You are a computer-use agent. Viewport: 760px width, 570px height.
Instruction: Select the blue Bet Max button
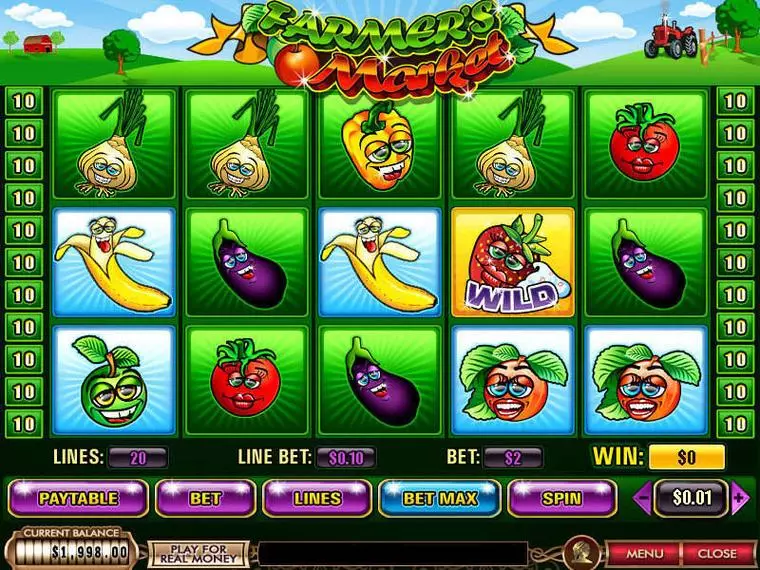tap(440, 497)
